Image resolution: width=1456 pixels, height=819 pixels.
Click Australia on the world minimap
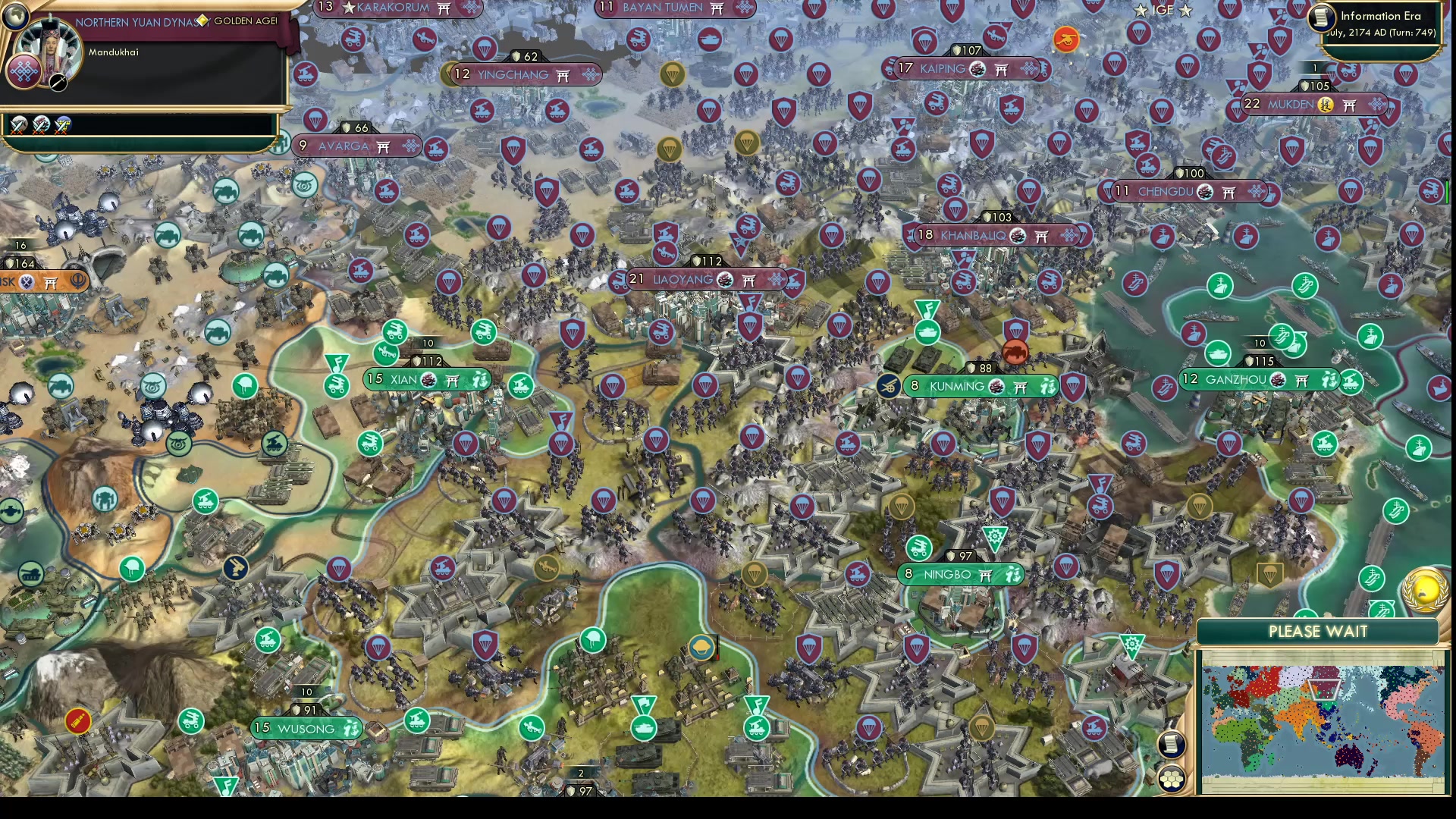coord(1348,757)
